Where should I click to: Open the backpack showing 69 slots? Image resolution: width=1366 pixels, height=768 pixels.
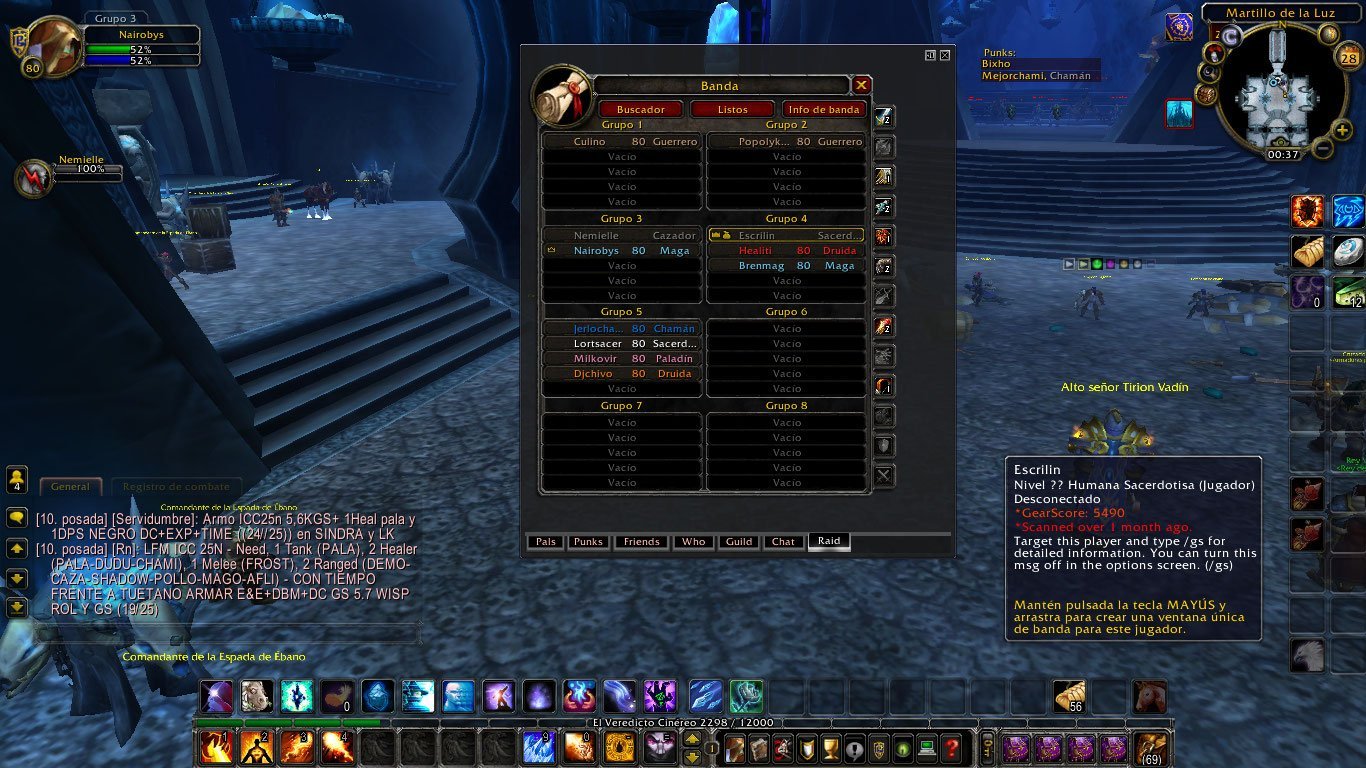click(x=1150, y=747)
